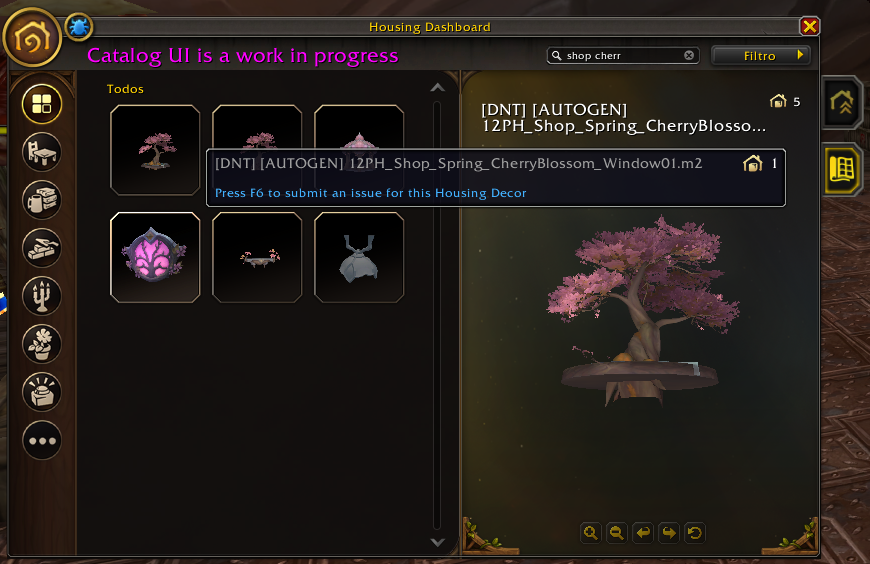Image resolution: width=870 pixels, height=564 pixels.
Task: Switch to the table and chair furniture category
Action: [42, 152]
